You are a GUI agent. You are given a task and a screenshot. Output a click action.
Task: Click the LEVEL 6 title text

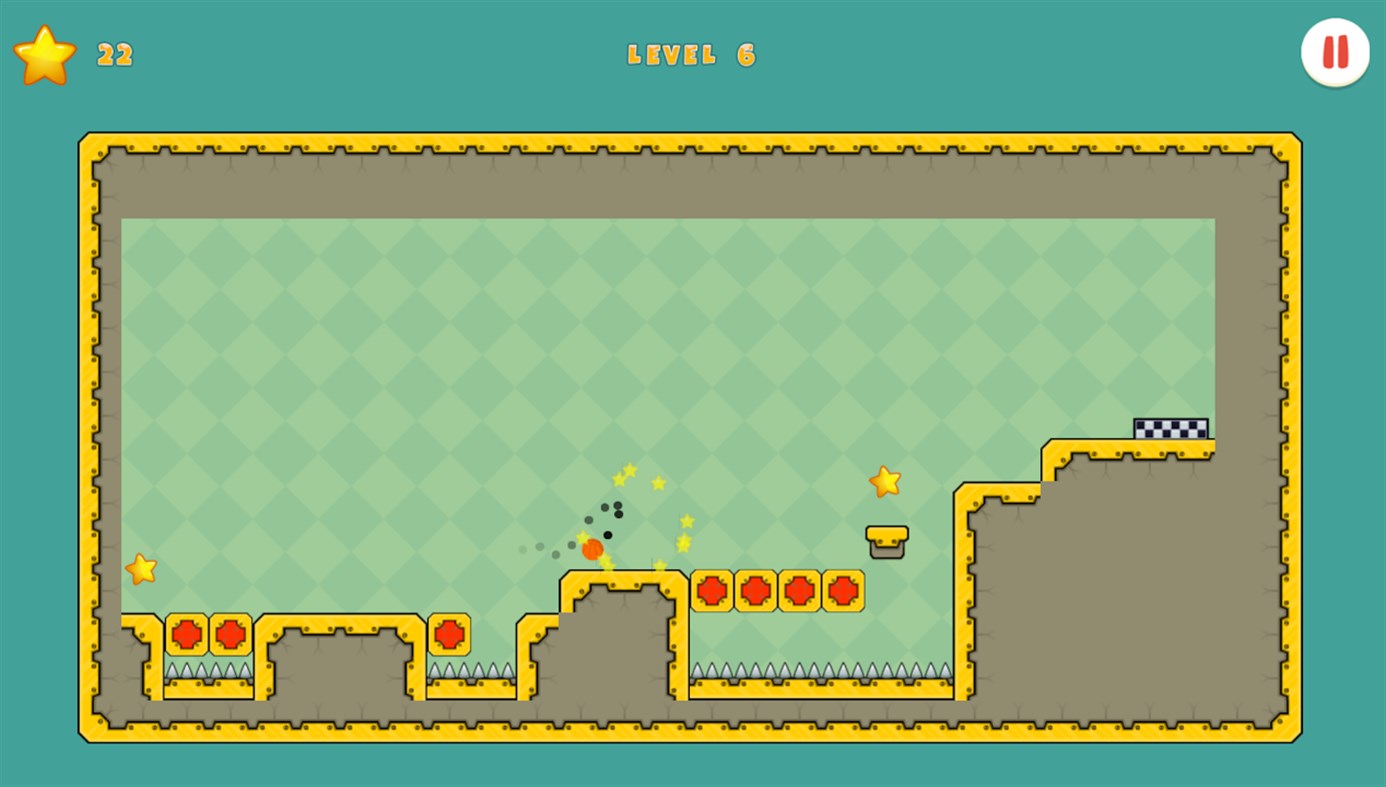[692, 55]
